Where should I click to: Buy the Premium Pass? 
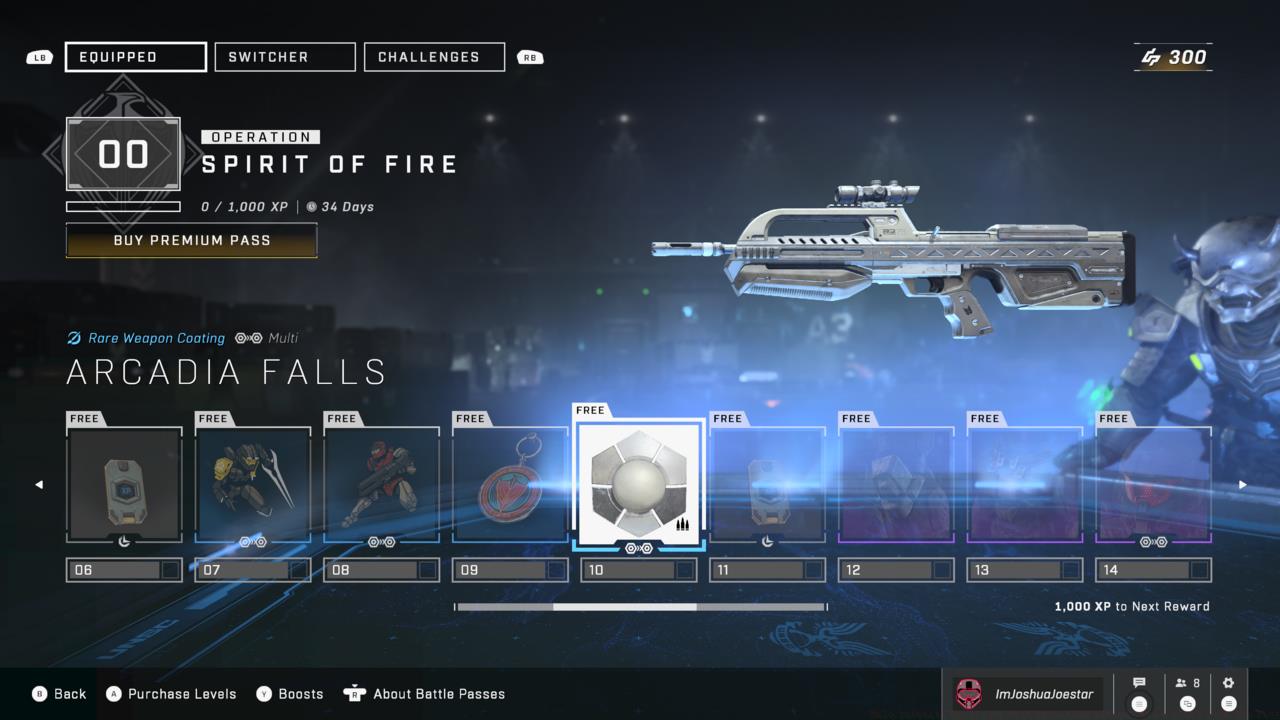click(191, 240)
